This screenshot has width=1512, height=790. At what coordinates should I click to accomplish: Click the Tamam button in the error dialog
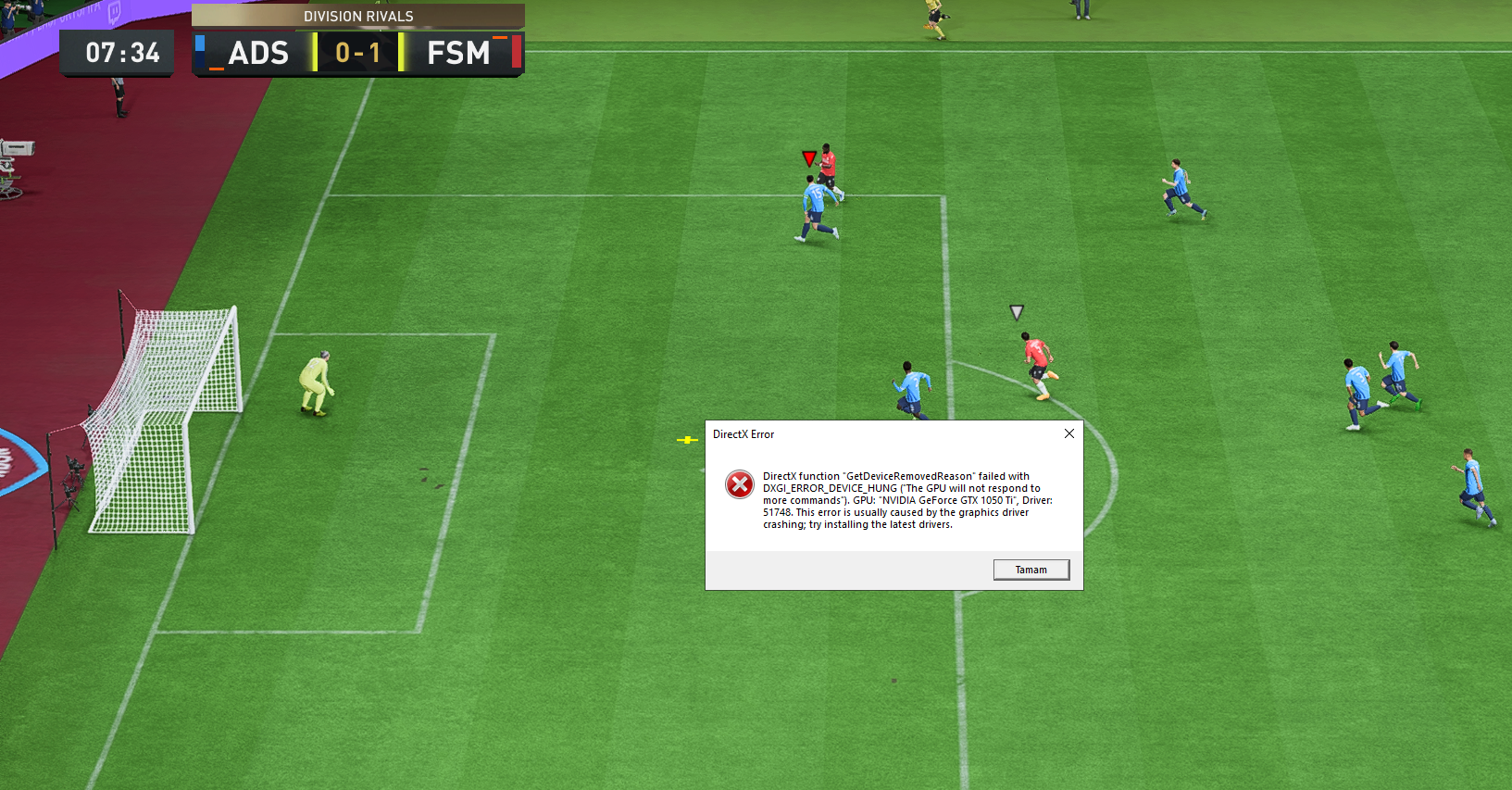point(1031,570)
